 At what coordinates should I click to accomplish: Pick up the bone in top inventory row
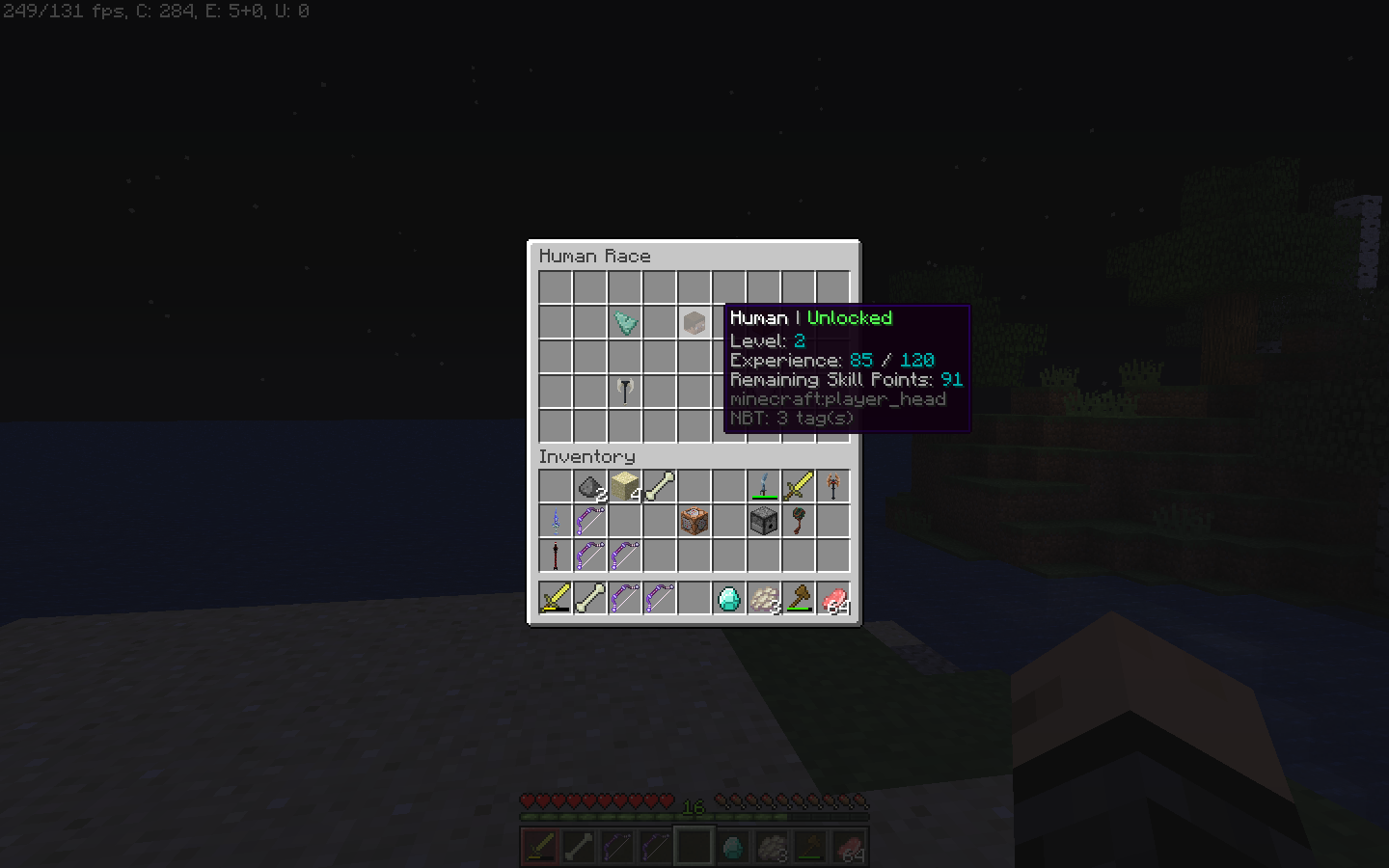[660, 487]
